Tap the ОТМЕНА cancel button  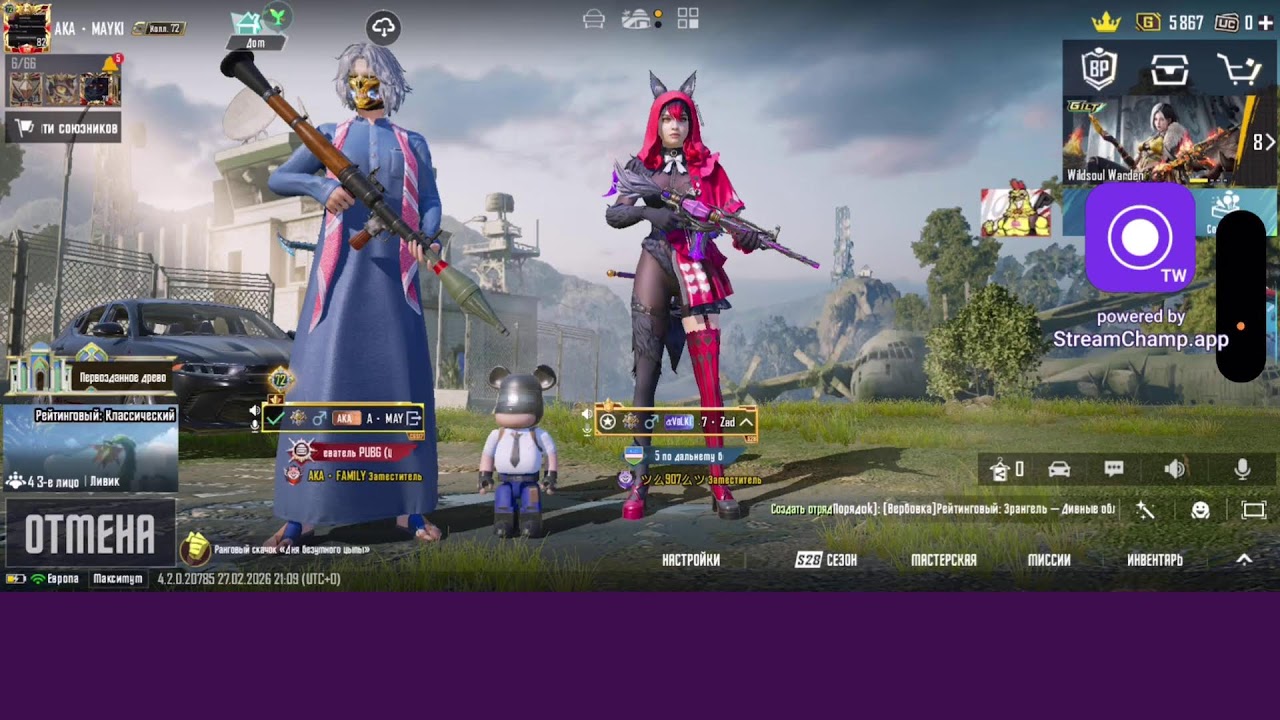(90, 534)
